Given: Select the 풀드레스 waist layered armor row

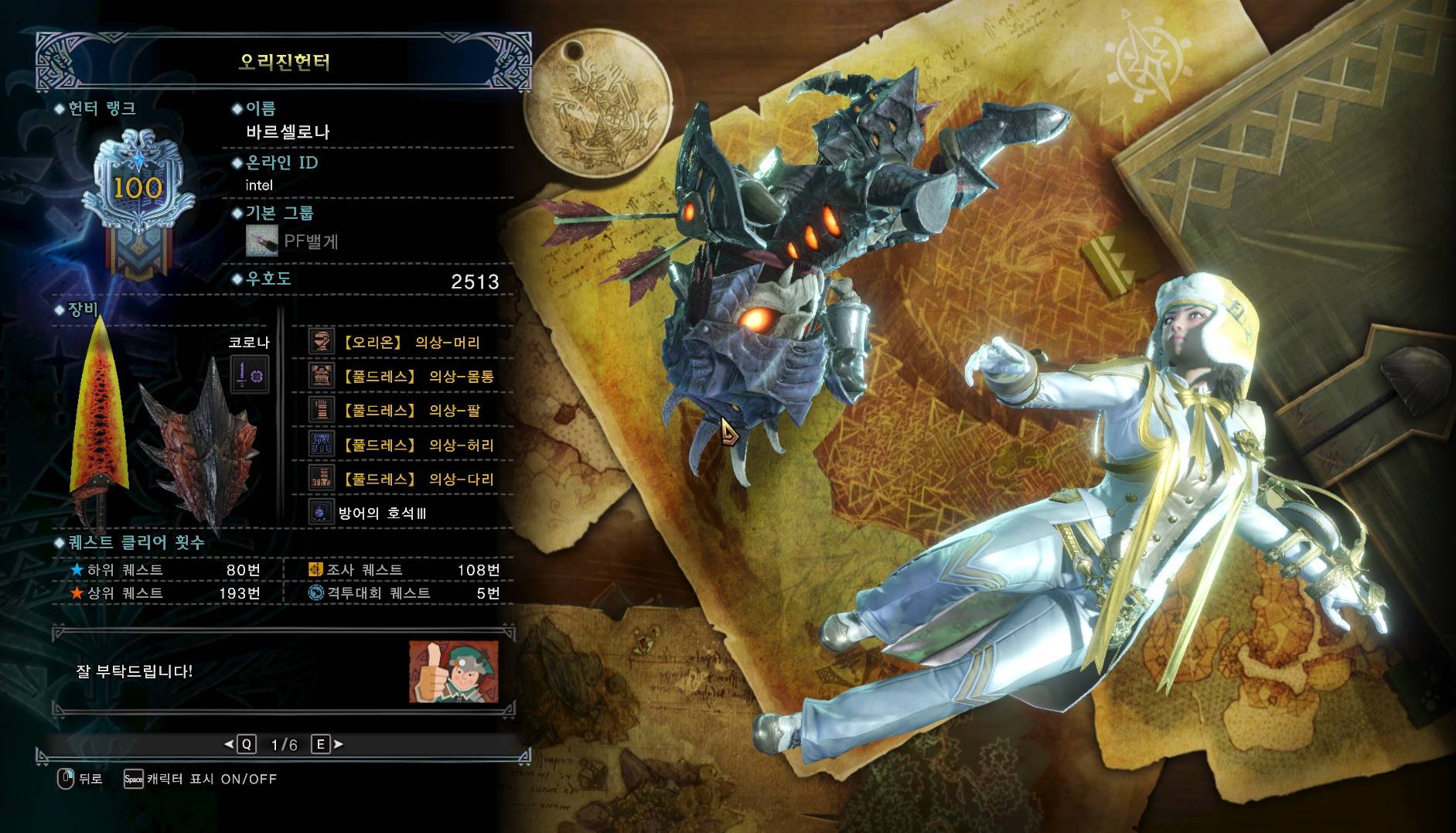Looking at the screenshot, I should pos(402,445).
